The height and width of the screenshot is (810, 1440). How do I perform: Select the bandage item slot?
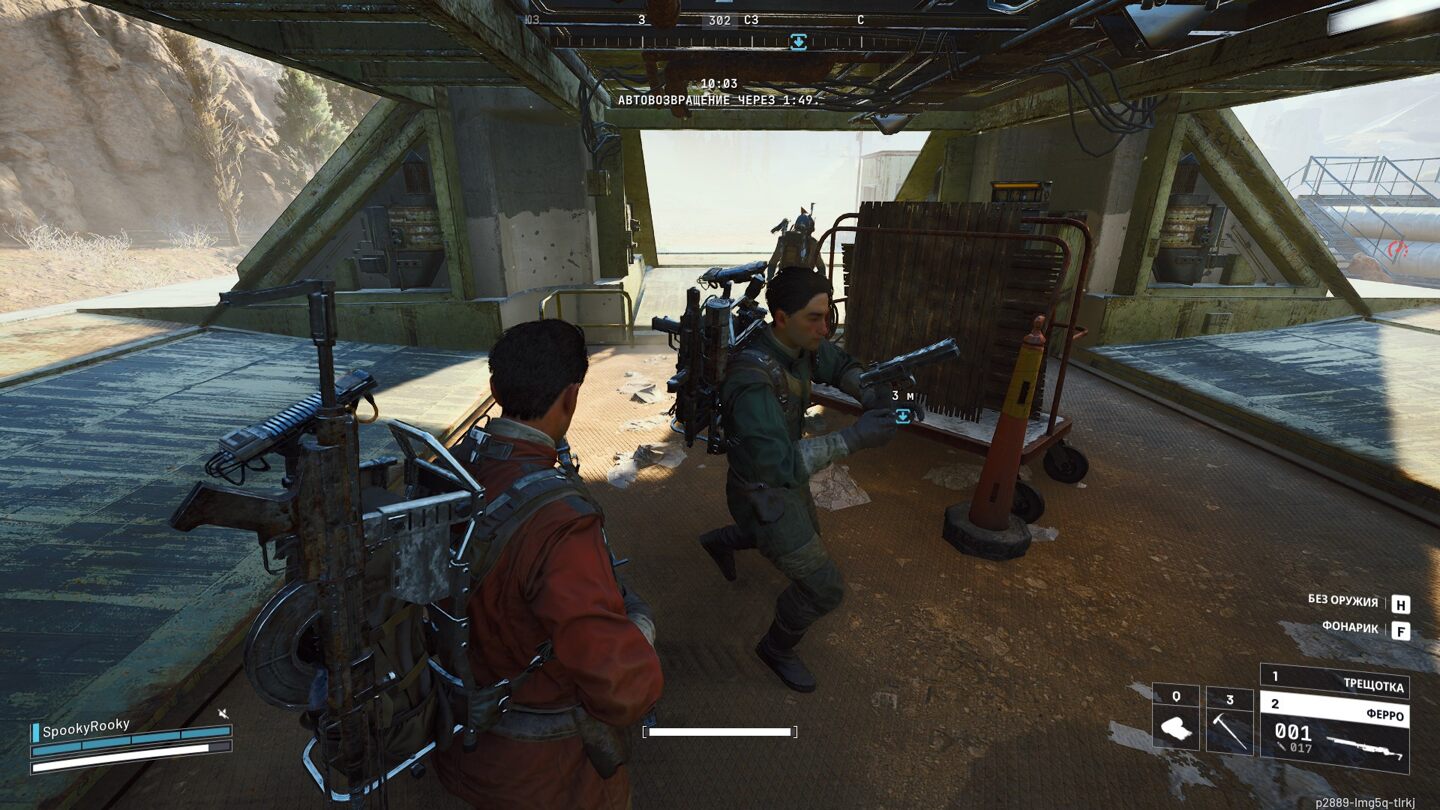click(x=1175, y=719)
